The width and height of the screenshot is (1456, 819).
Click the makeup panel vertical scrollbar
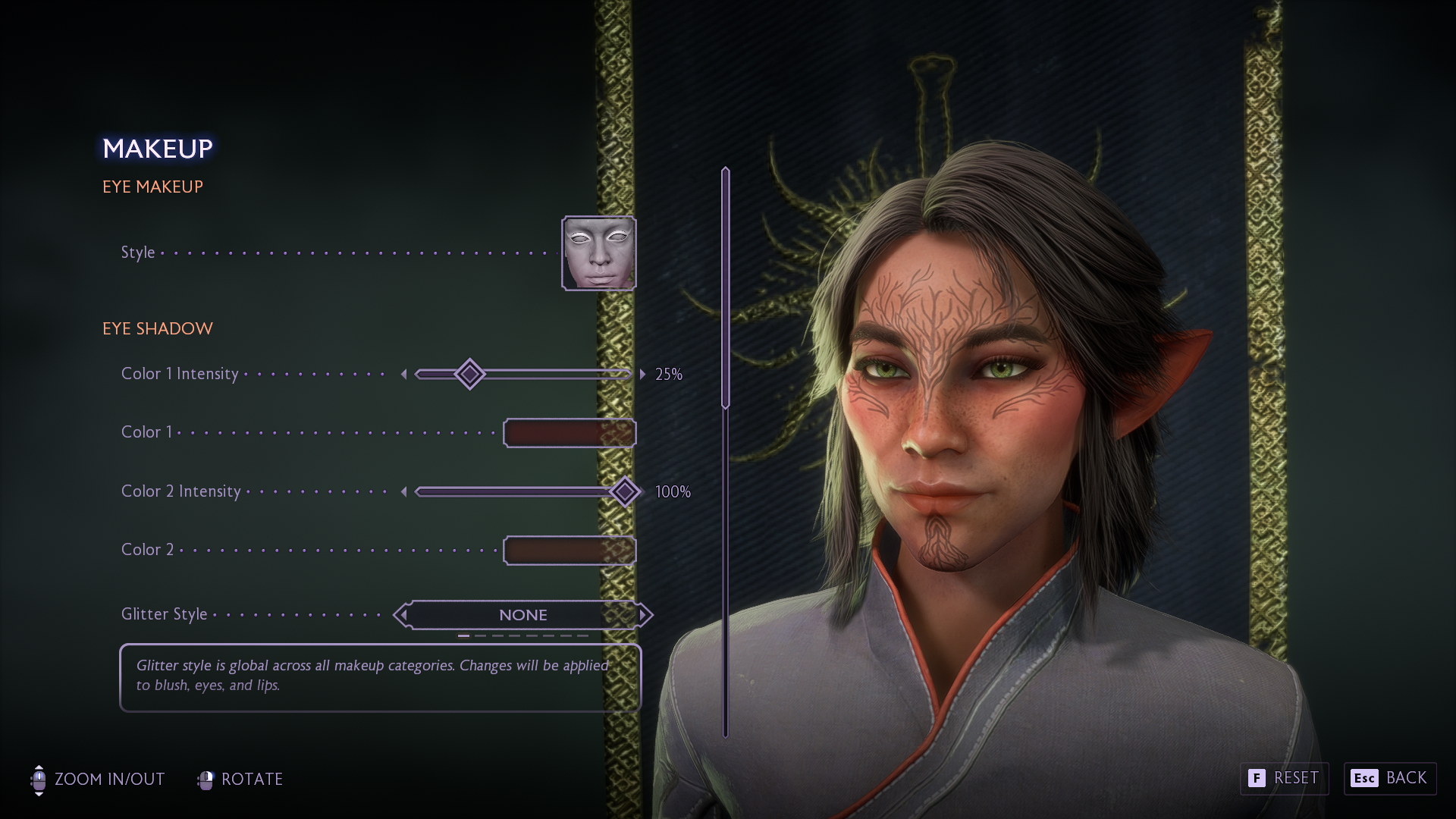[726, 288]
